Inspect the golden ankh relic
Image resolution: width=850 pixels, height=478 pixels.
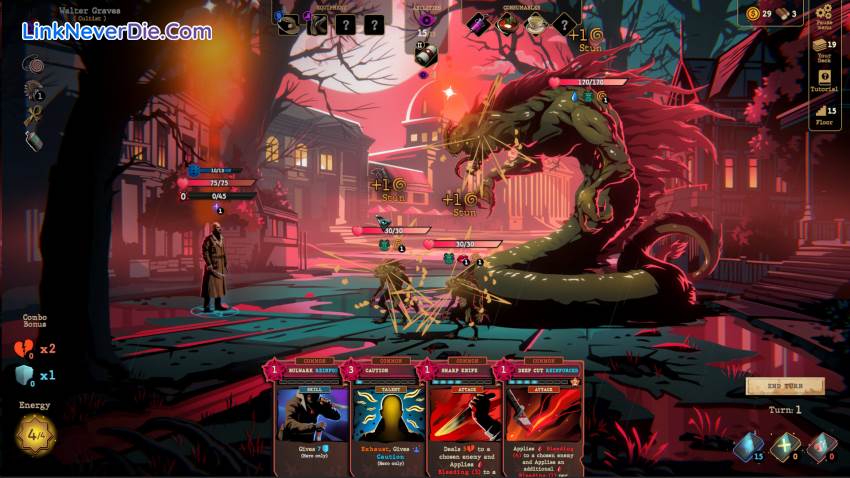pos(33,115)
